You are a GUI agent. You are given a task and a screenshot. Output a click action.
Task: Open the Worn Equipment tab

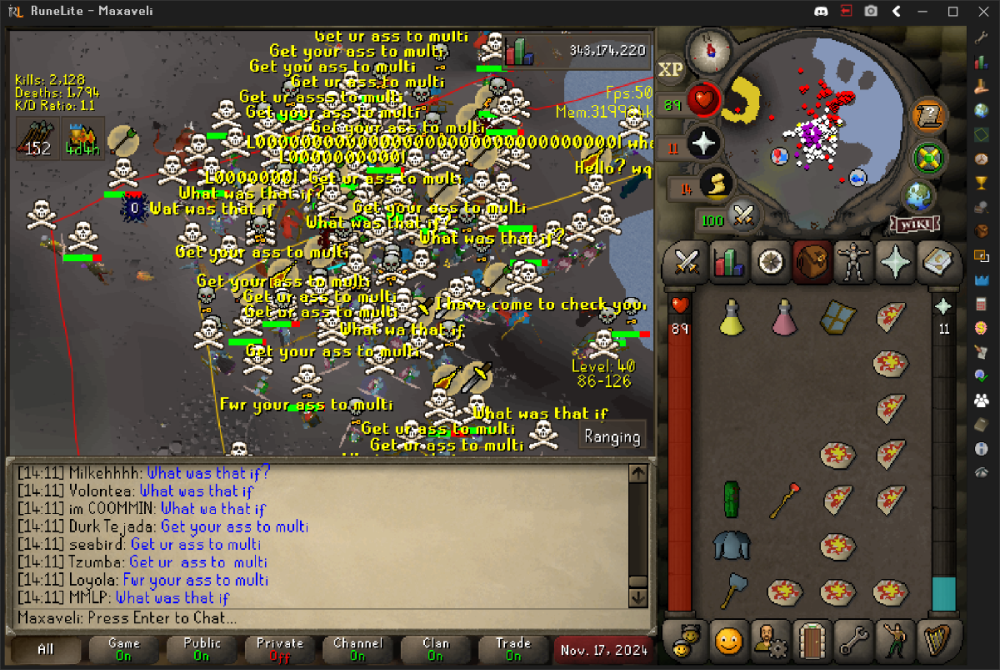pos(853,262)
